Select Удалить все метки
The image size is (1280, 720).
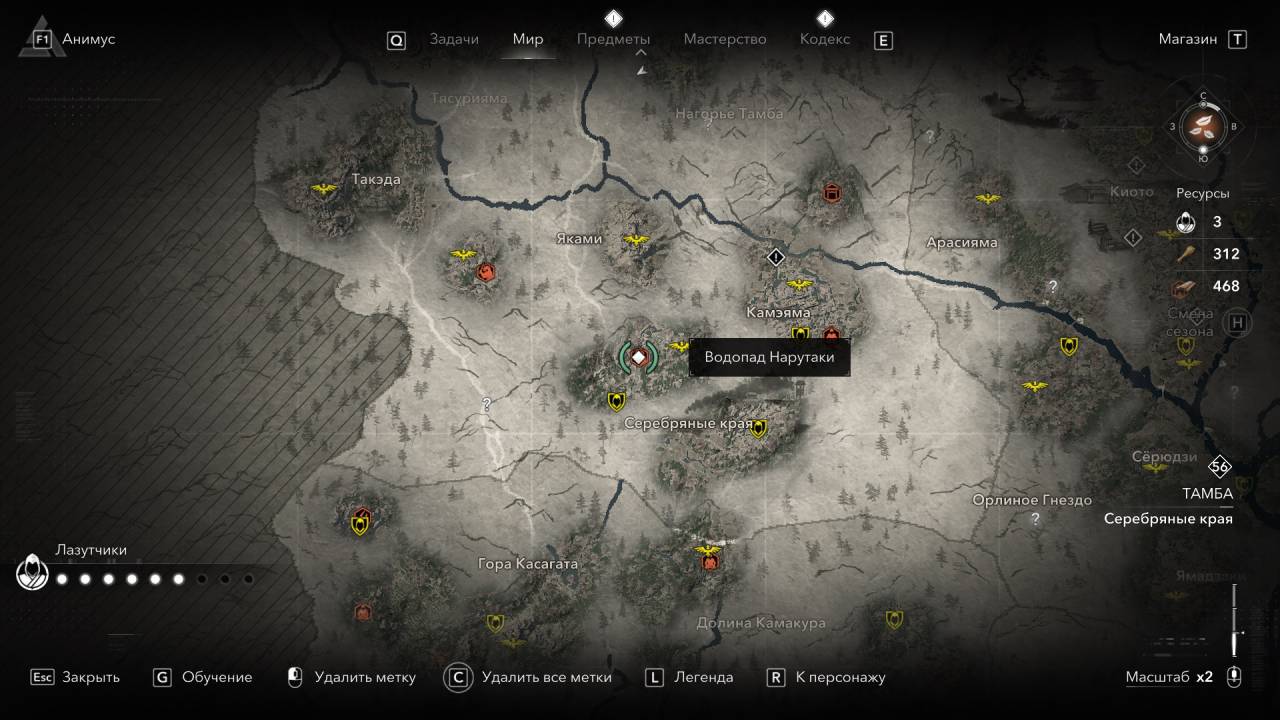pos(530,677)
